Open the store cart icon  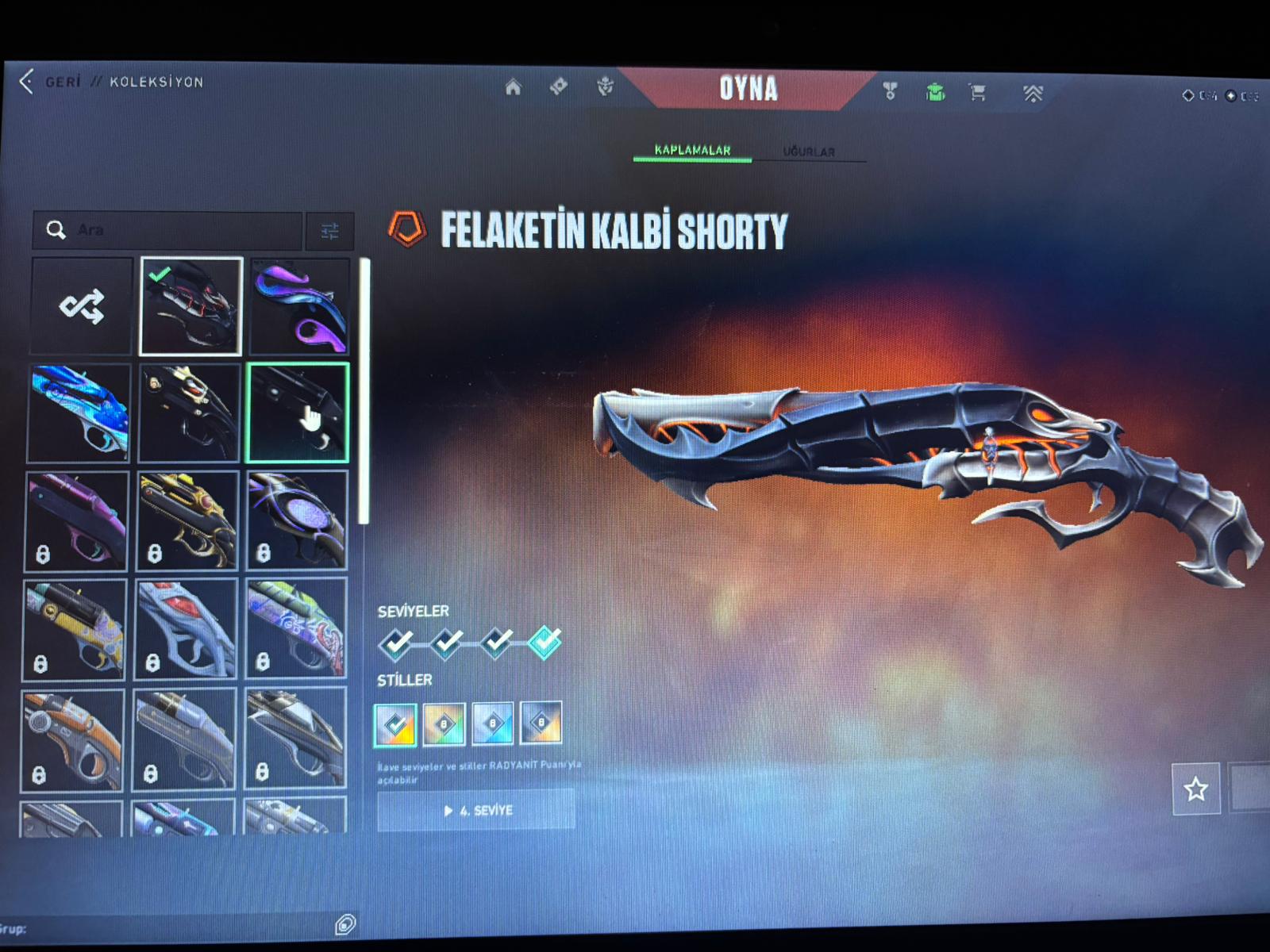978,93
